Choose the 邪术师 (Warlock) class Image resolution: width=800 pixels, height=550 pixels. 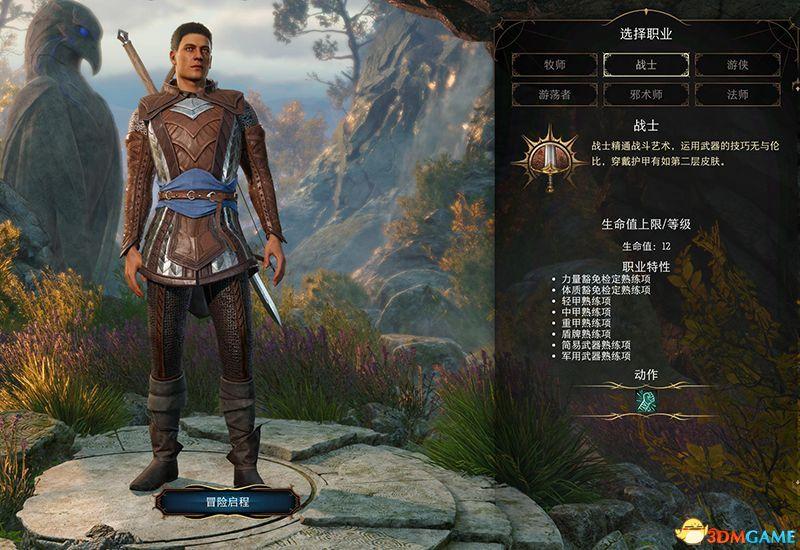pyautogui.click(x=645, y=94)
